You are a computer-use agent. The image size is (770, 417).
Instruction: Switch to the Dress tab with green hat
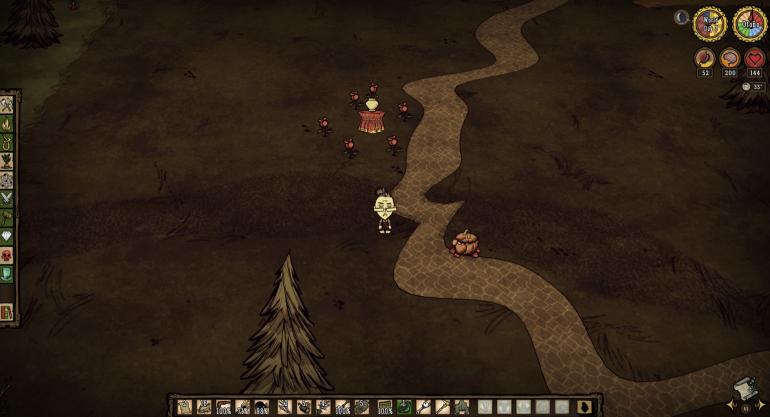click(7, 274)
